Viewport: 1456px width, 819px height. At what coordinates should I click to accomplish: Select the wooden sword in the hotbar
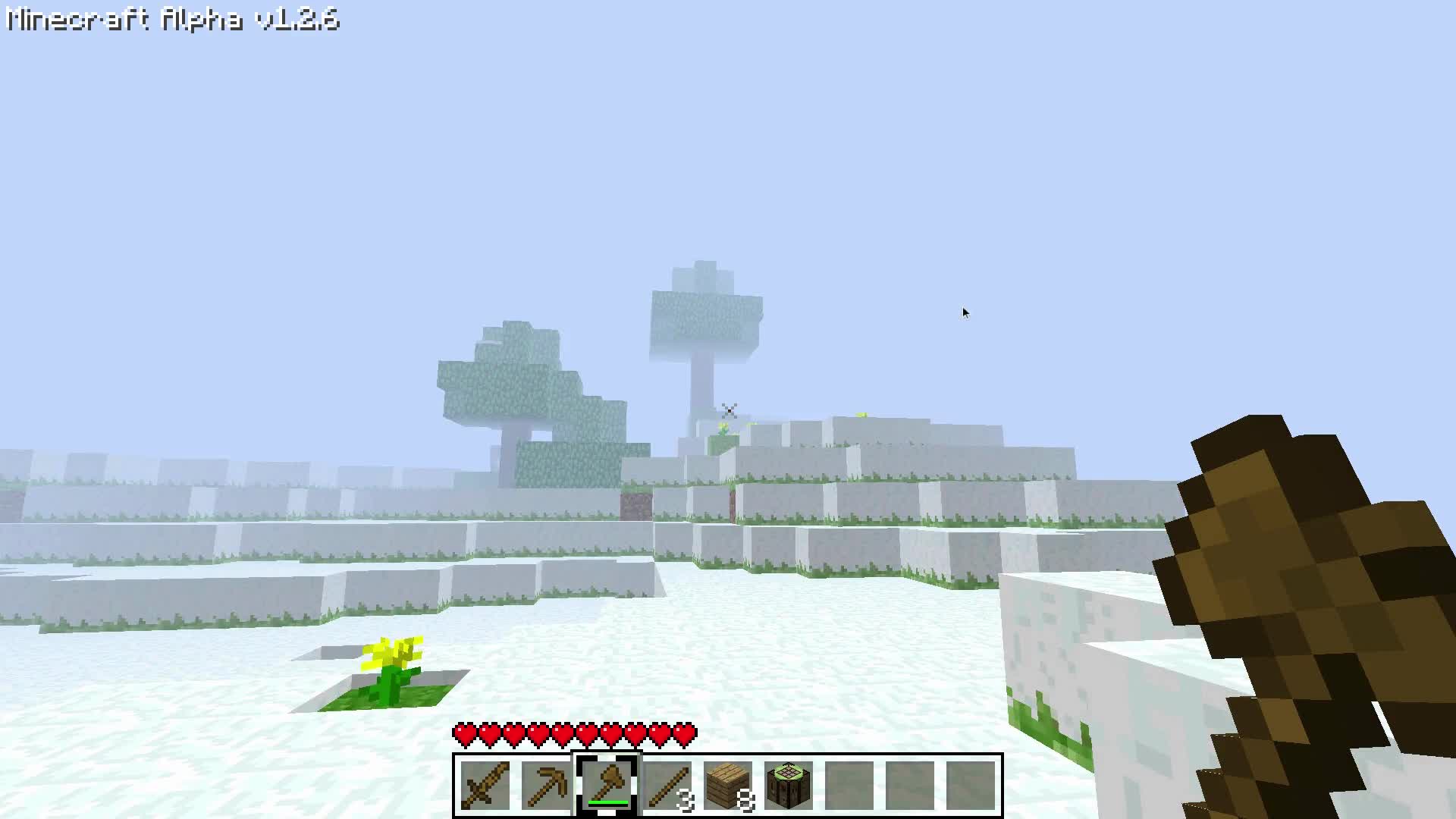coord(485,786)
